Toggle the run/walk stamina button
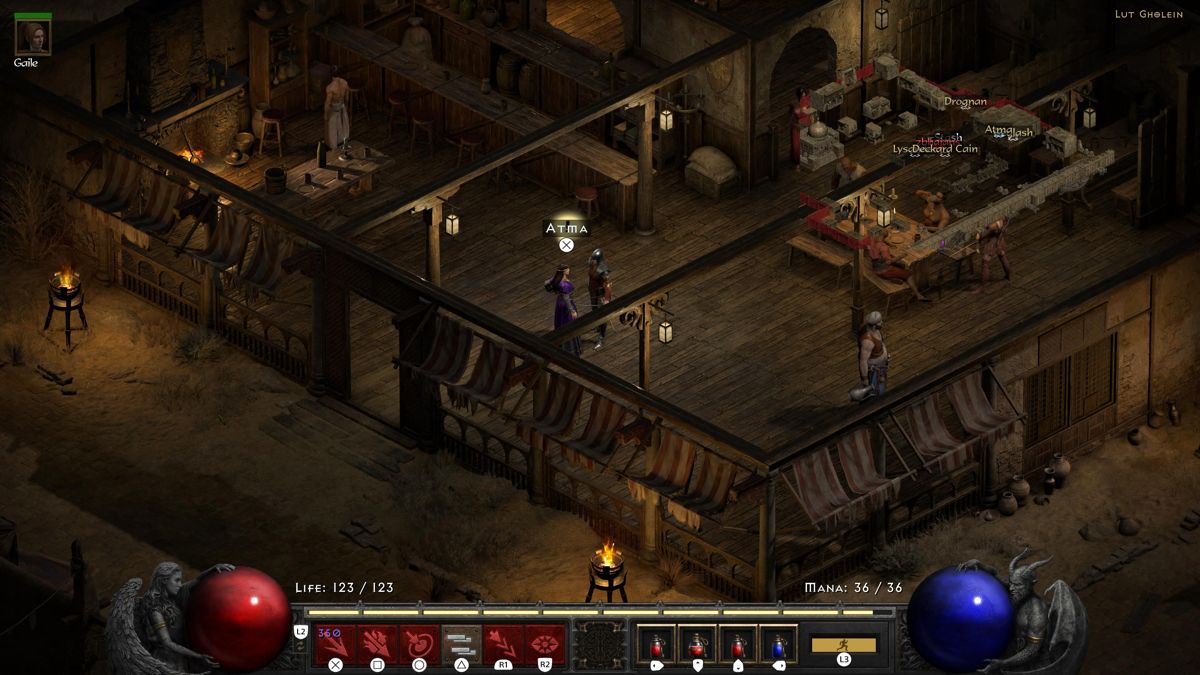This screenshot has height=675, width=1200. (x=843, y=645)
